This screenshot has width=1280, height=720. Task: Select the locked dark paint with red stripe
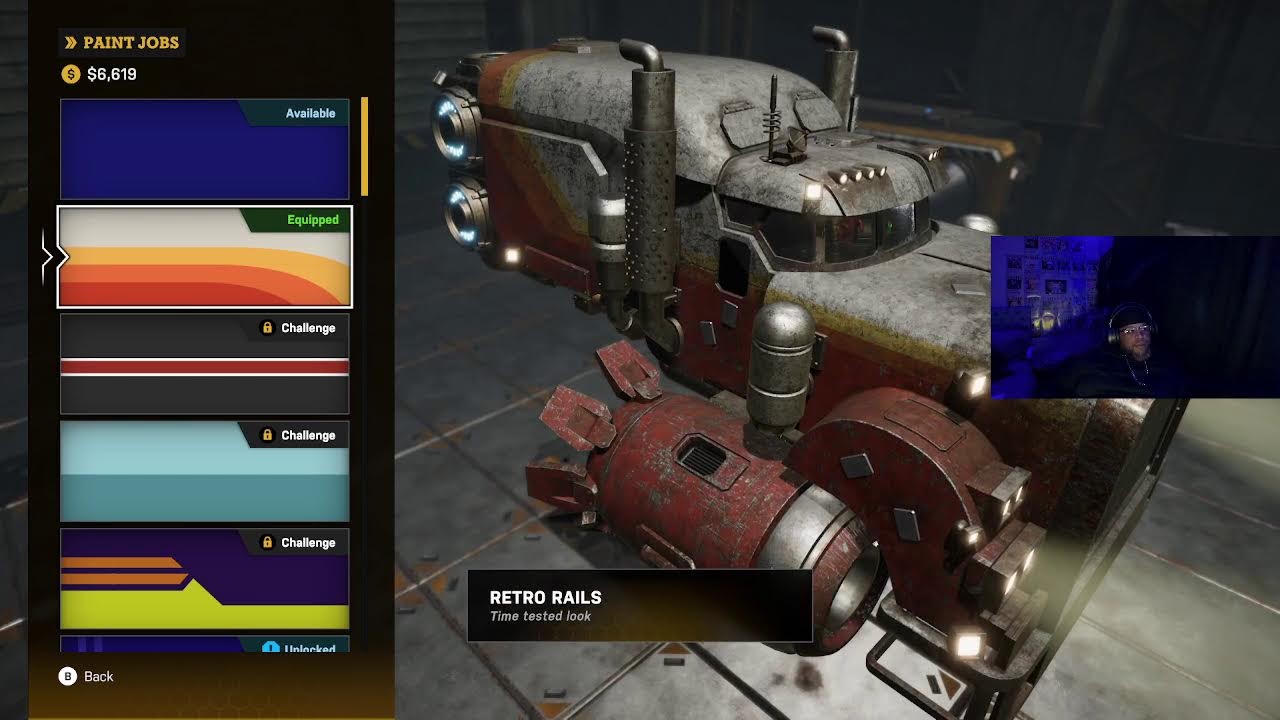pyautogui.click(x=204, y=365)
